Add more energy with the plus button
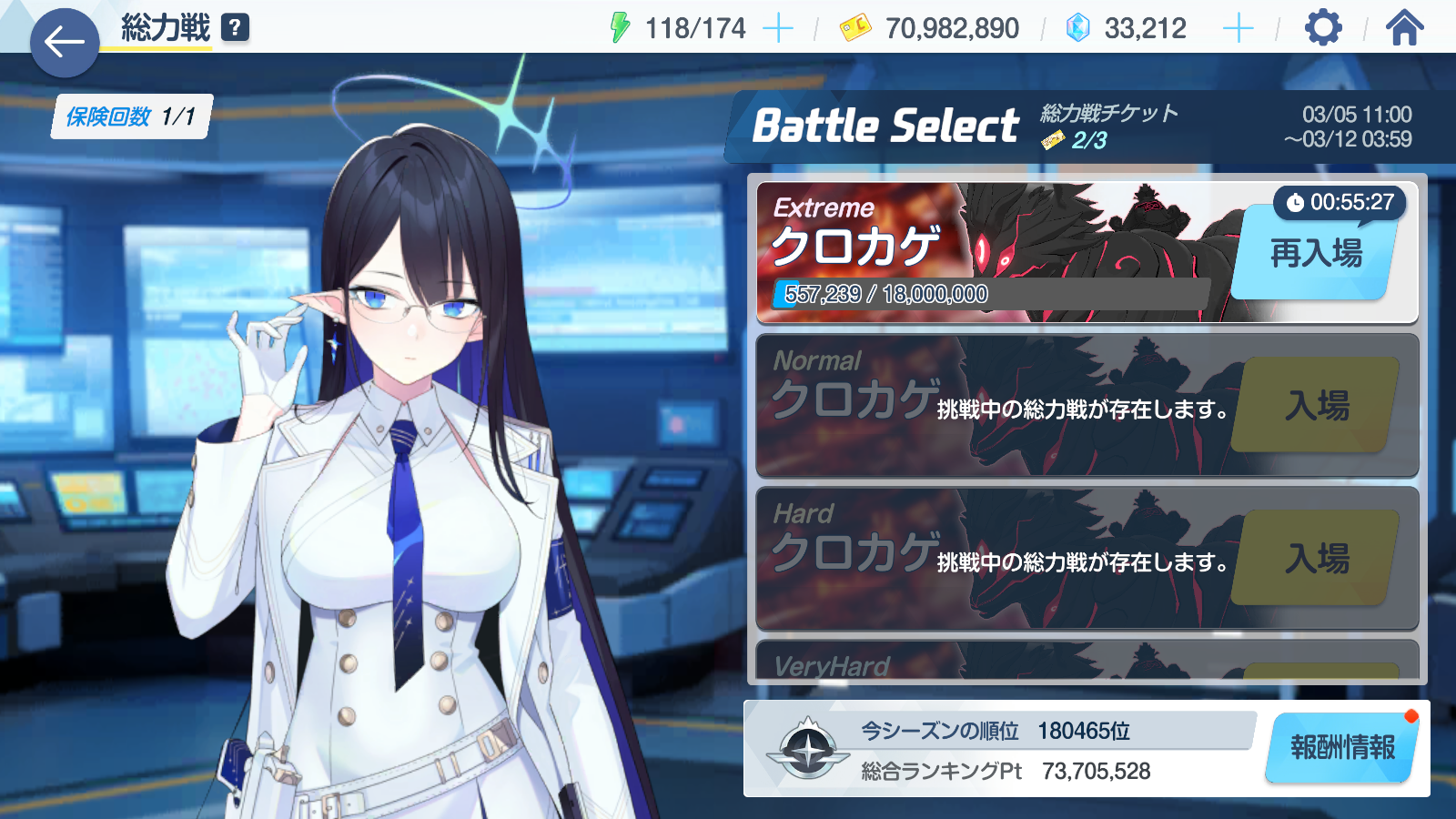 pos(777,28)
